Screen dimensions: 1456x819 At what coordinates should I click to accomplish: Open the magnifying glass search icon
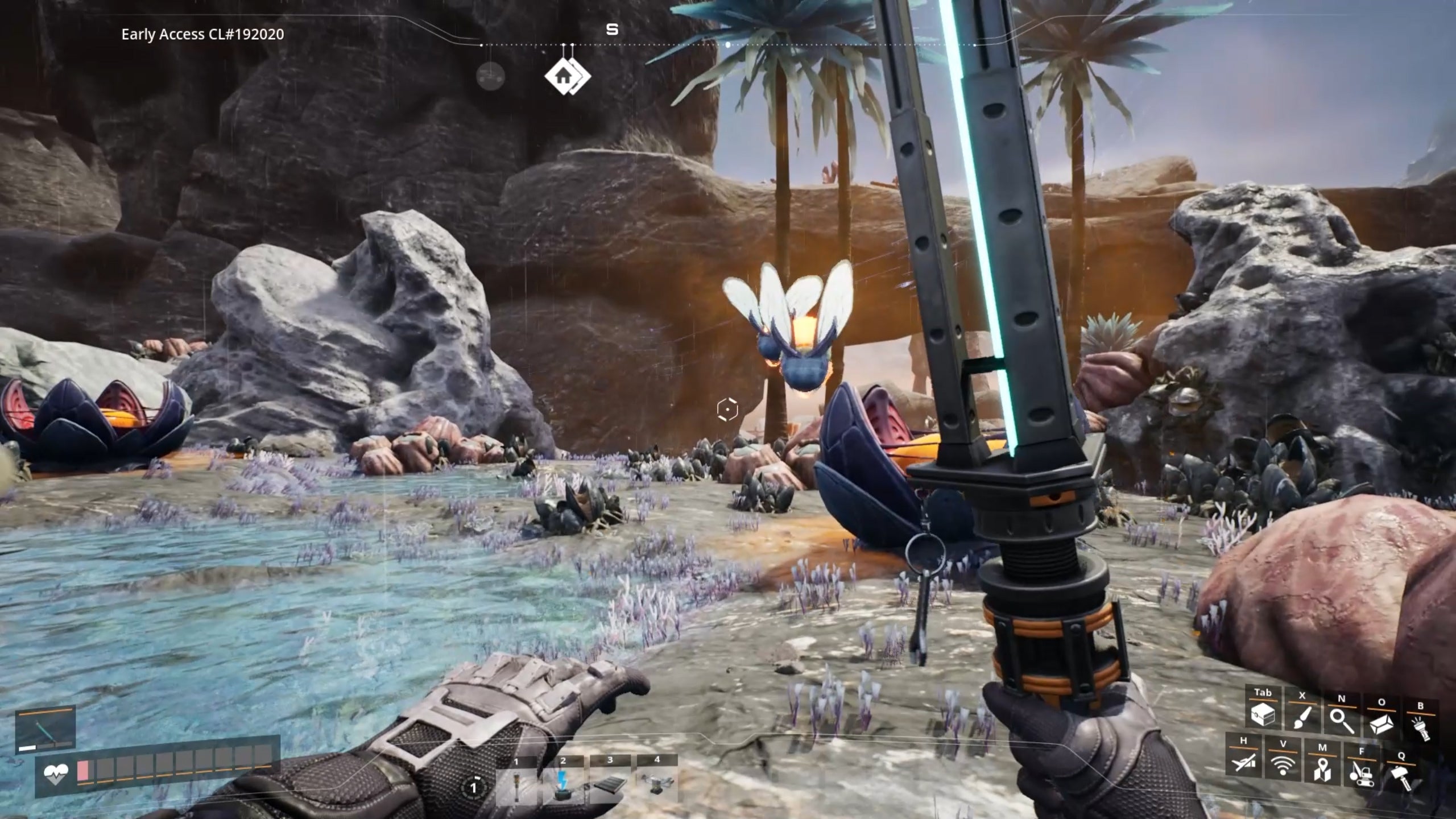(x=1341, y=720)
